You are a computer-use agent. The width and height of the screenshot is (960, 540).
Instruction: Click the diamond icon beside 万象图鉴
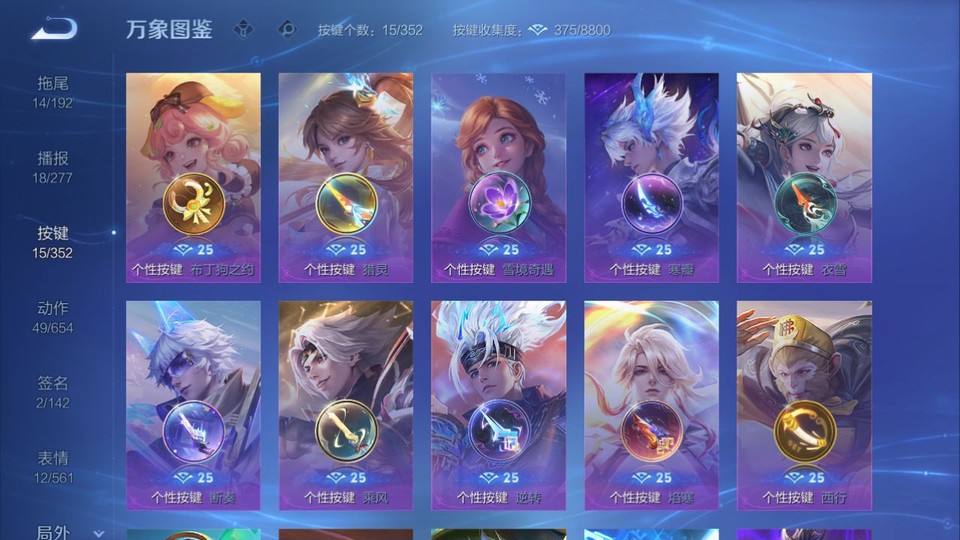point(243,29)
